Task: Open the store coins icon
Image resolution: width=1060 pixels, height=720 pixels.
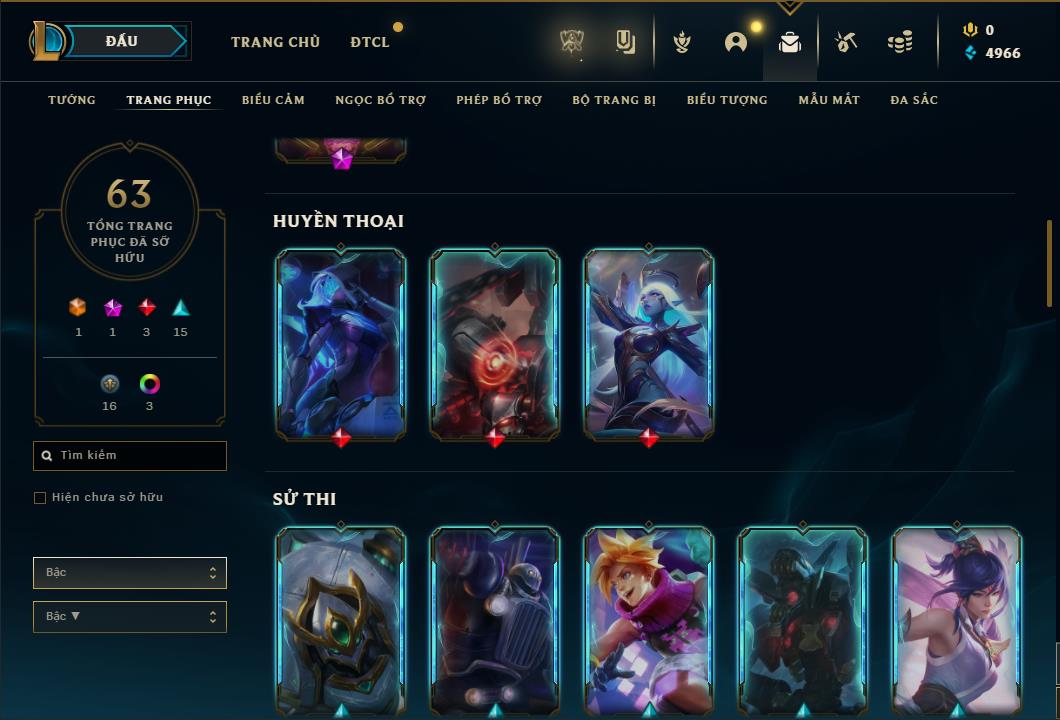Action: (x=900, y=42)
